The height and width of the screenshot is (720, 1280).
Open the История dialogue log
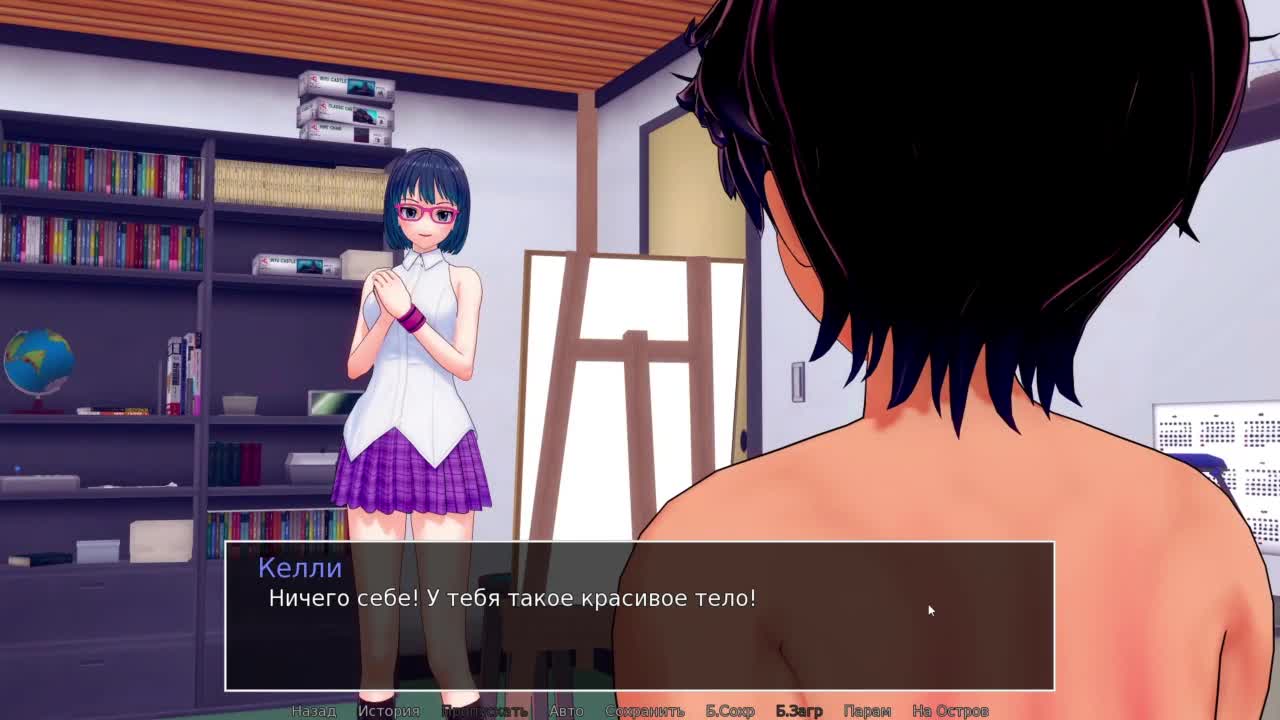389,710
